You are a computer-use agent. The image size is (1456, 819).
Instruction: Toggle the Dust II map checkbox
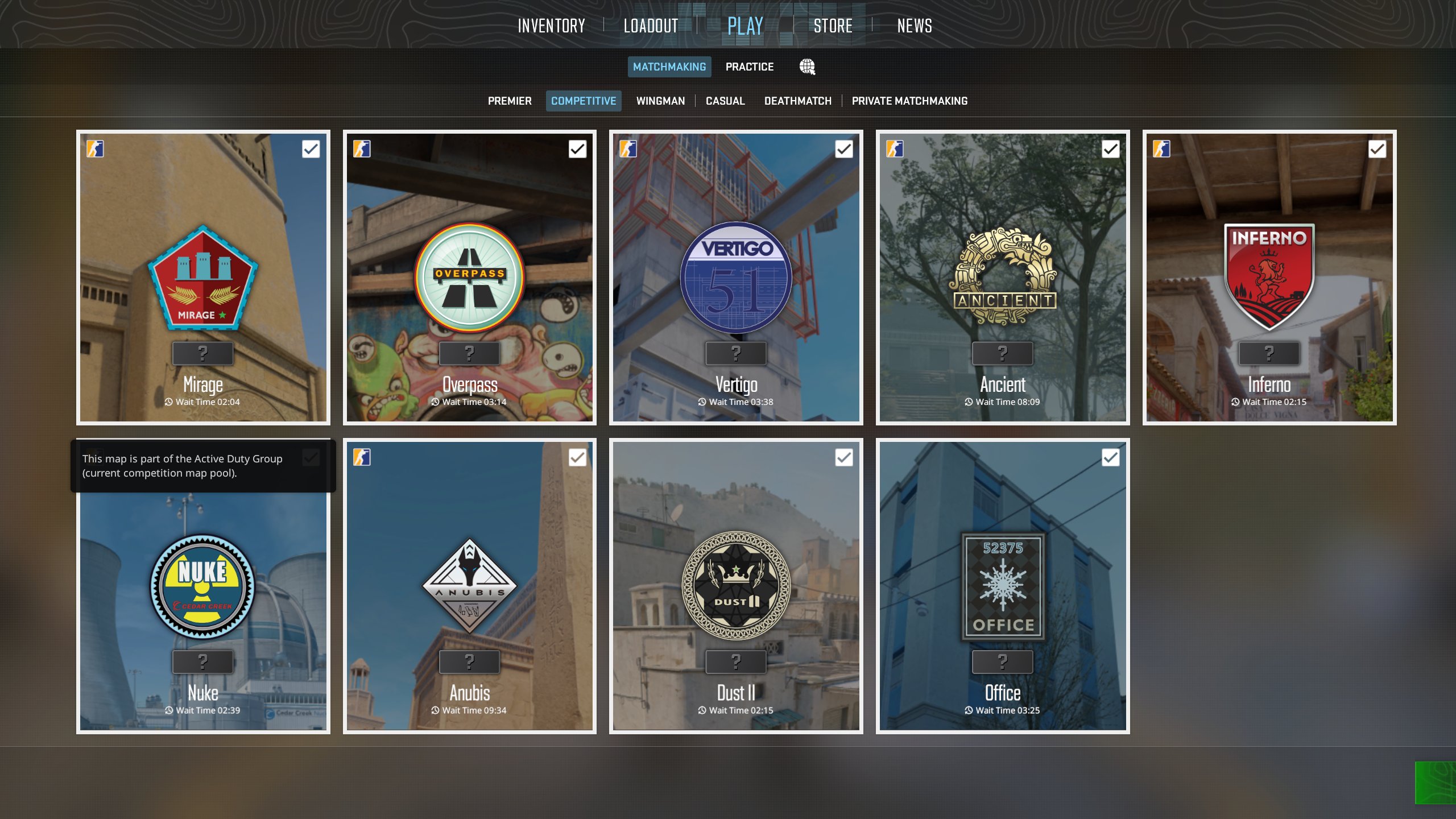tap(844, 457)
